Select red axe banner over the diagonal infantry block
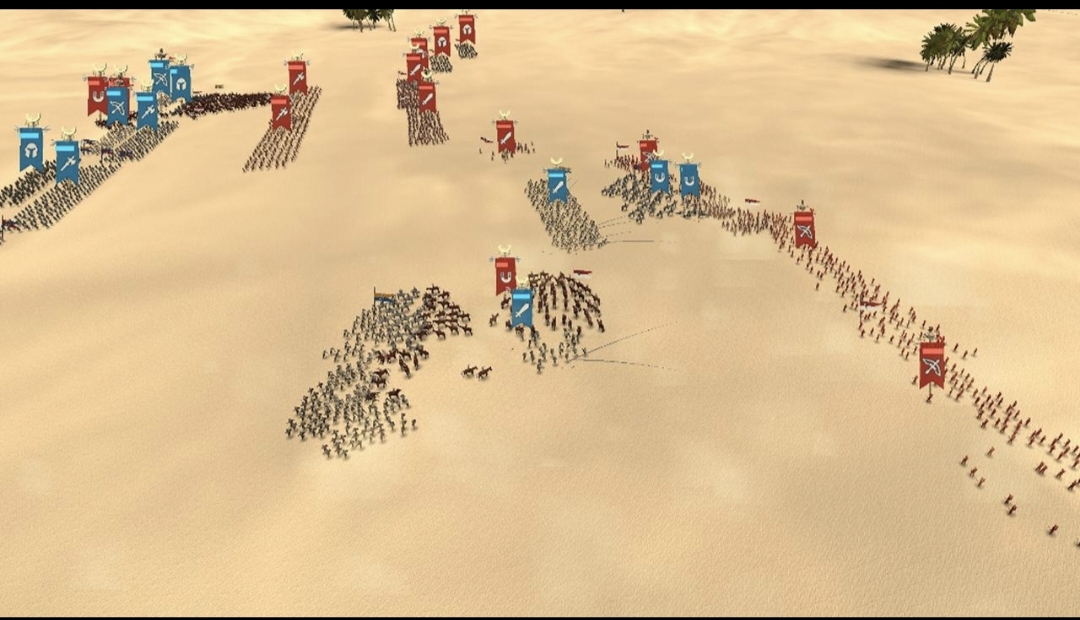 click(281, 111)
